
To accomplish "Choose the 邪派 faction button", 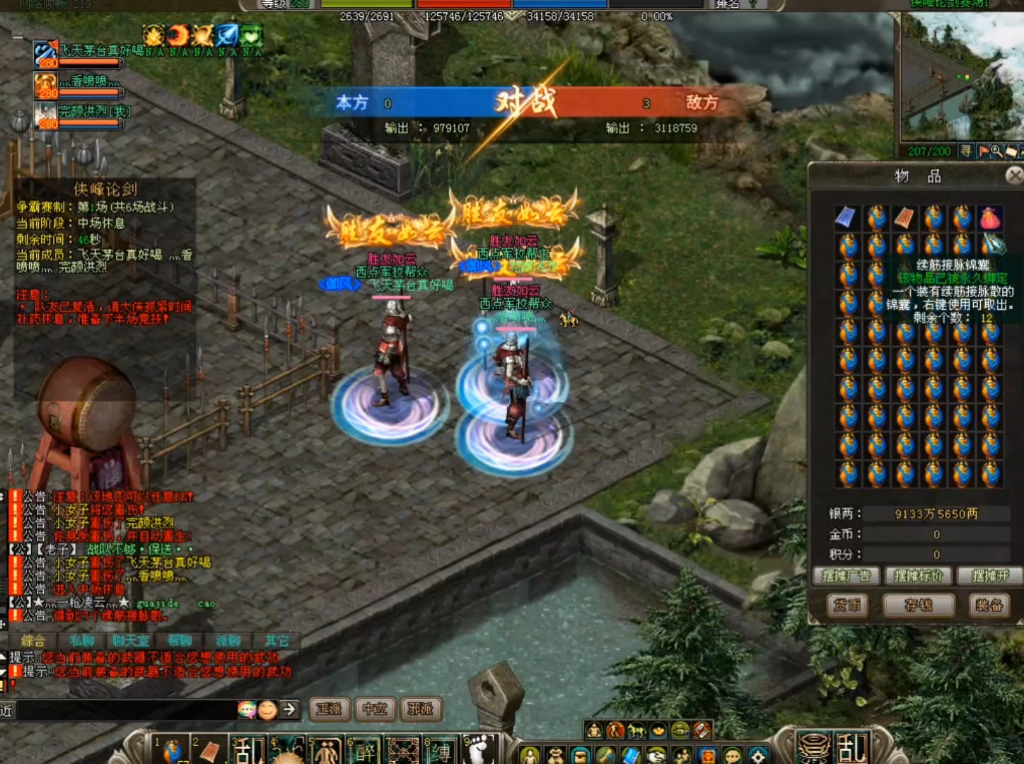I will tap(421, 709).
